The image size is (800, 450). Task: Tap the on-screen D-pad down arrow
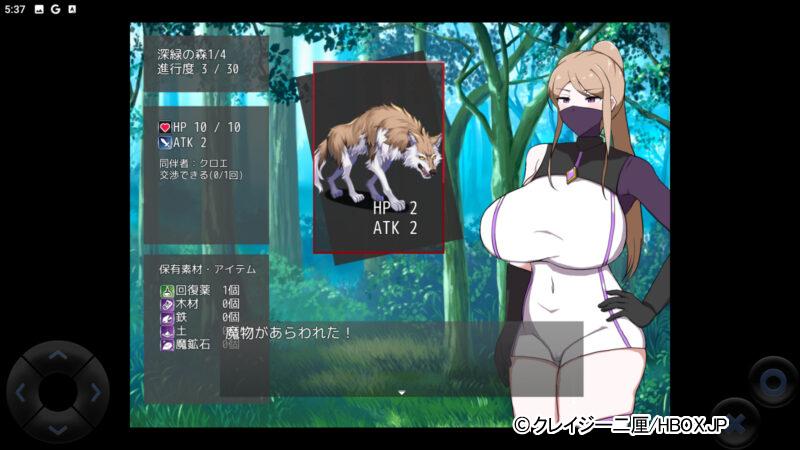tap(58, 428)
